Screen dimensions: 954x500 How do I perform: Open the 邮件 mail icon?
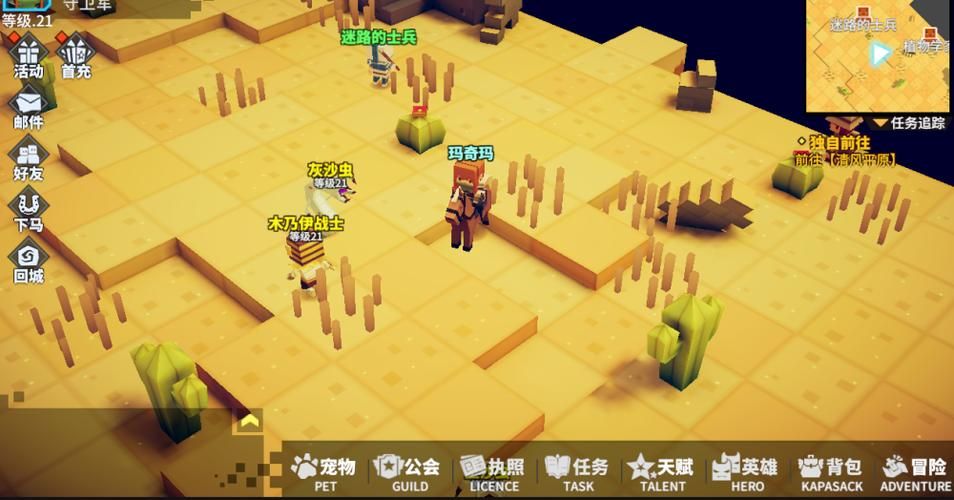(x=28, y=107)
